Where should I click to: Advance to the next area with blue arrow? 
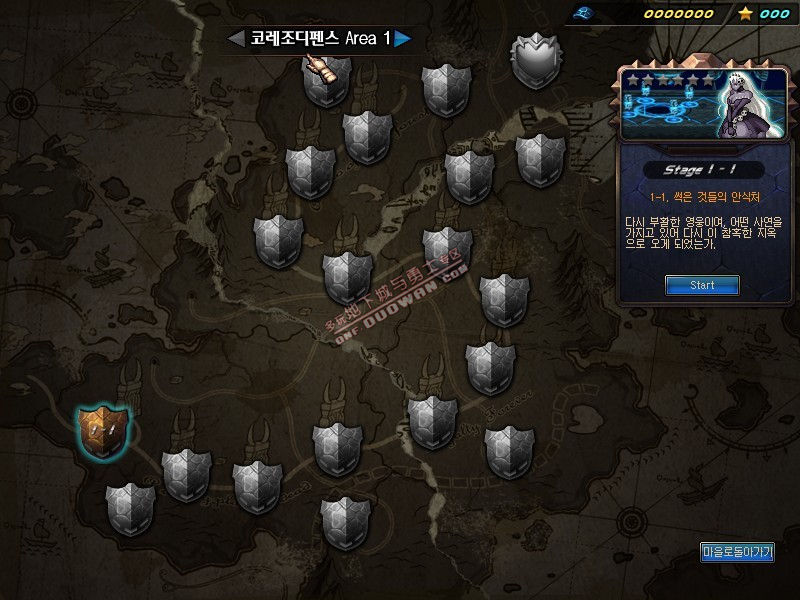[402, 39]
